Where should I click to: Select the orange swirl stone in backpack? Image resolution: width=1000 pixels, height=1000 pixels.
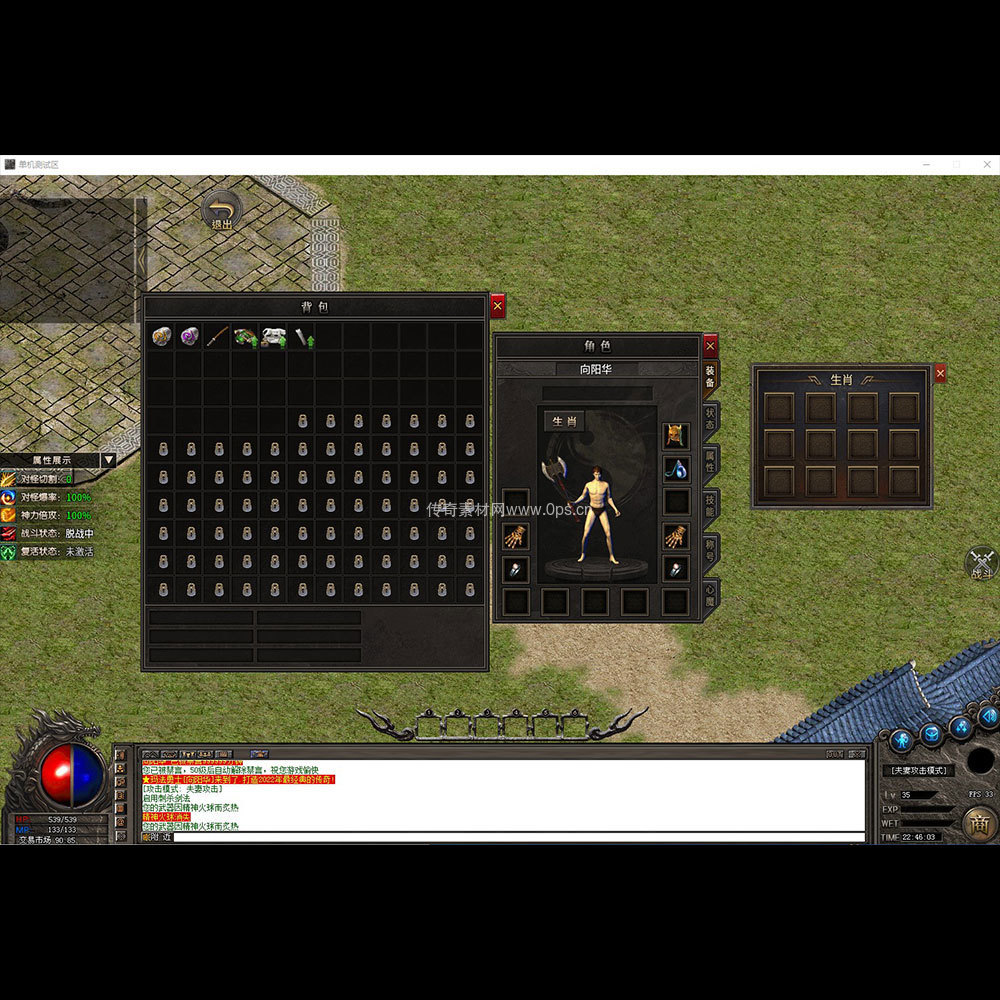click(x=161, y=337)
